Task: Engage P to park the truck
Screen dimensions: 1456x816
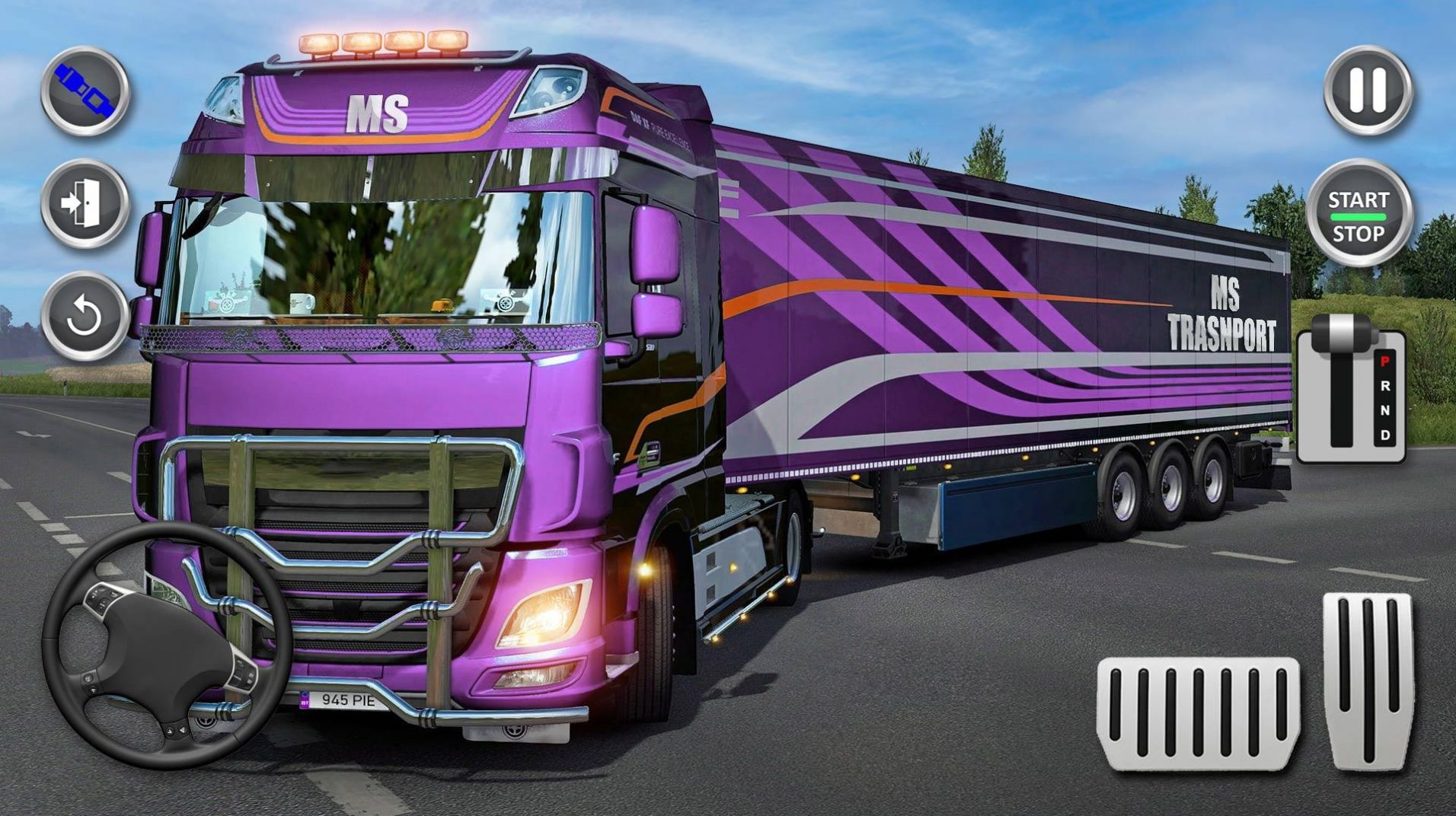Action: tap(1384, 362)
